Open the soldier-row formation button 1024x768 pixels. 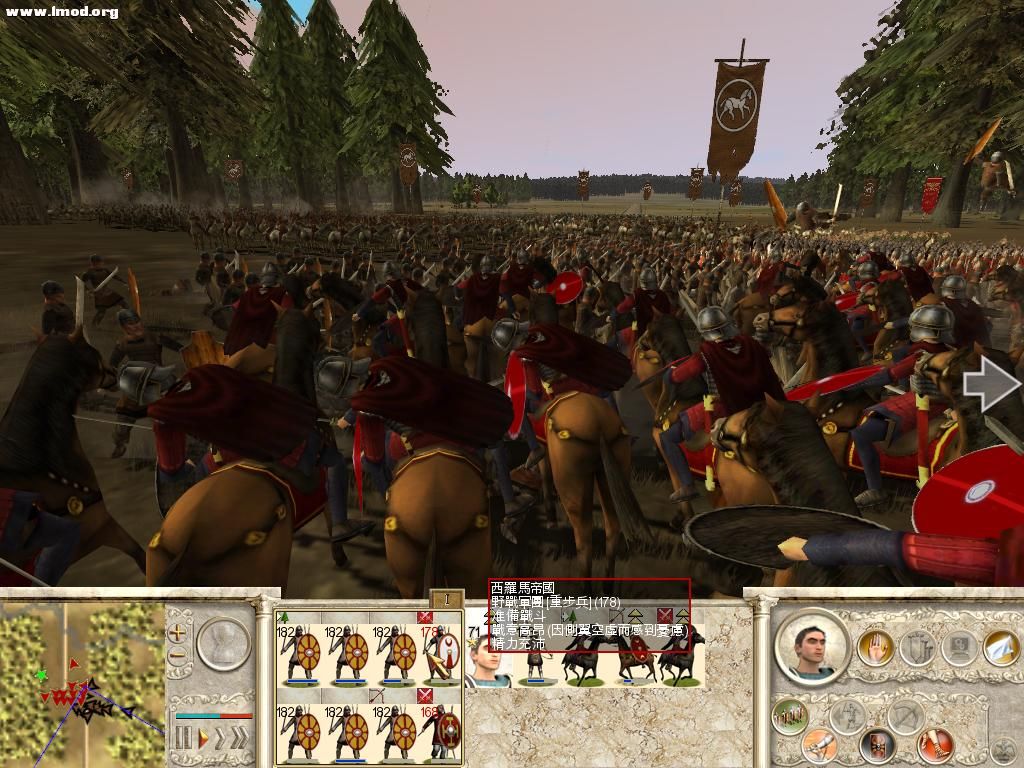point(790,717)
